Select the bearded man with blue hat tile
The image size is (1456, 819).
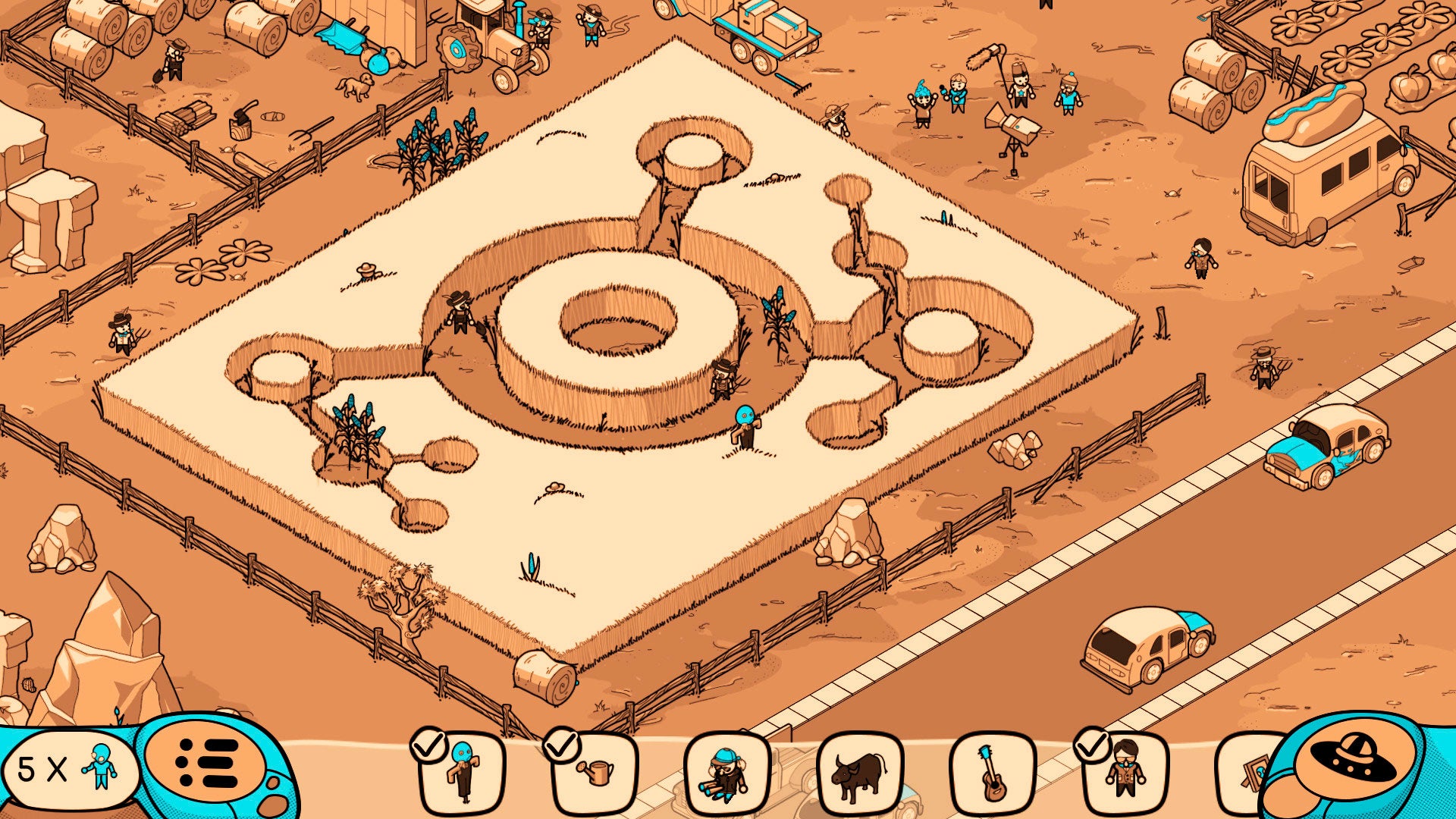click(727, 775)
